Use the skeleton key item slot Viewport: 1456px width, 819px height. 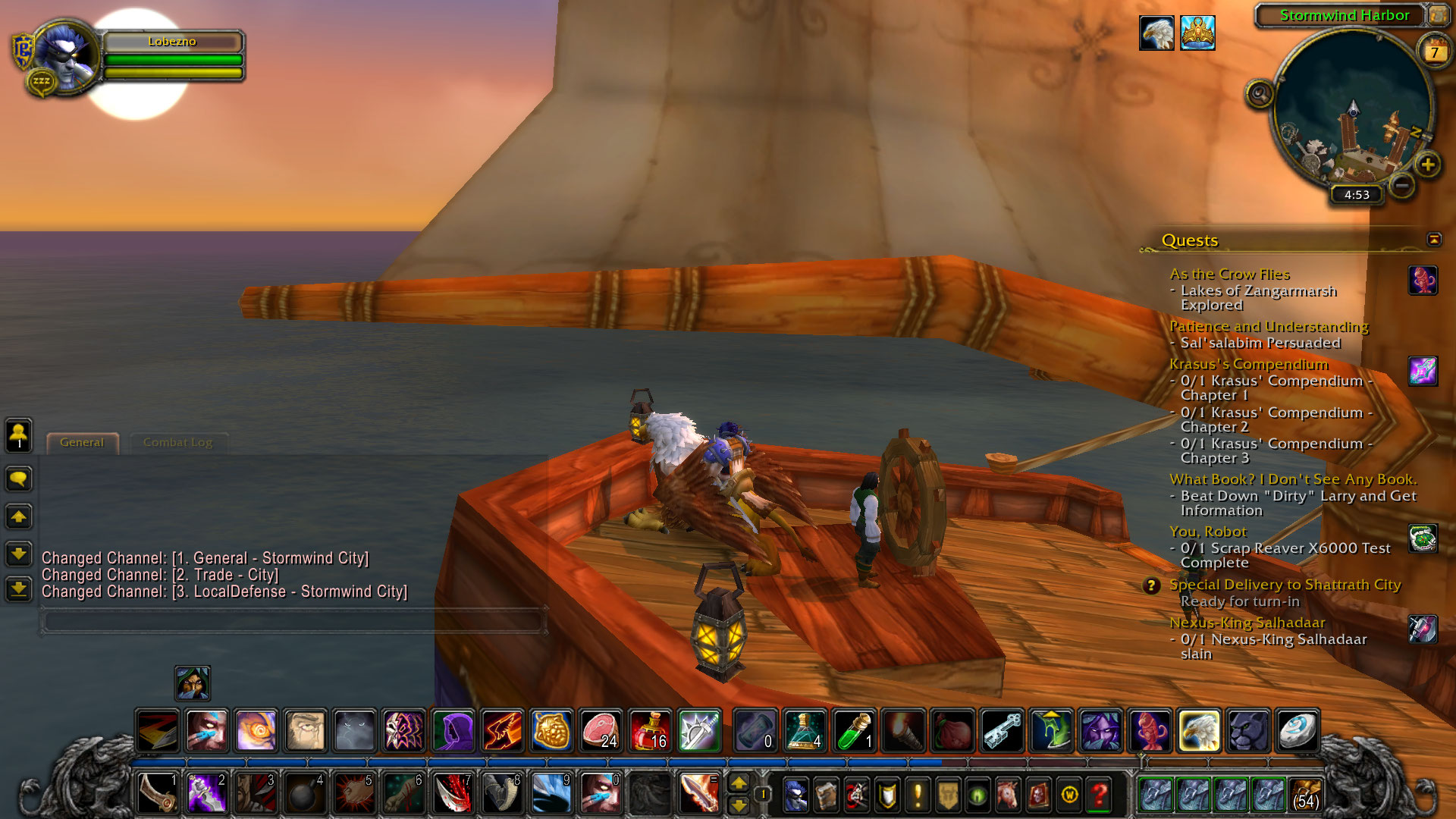[1002, 730]
